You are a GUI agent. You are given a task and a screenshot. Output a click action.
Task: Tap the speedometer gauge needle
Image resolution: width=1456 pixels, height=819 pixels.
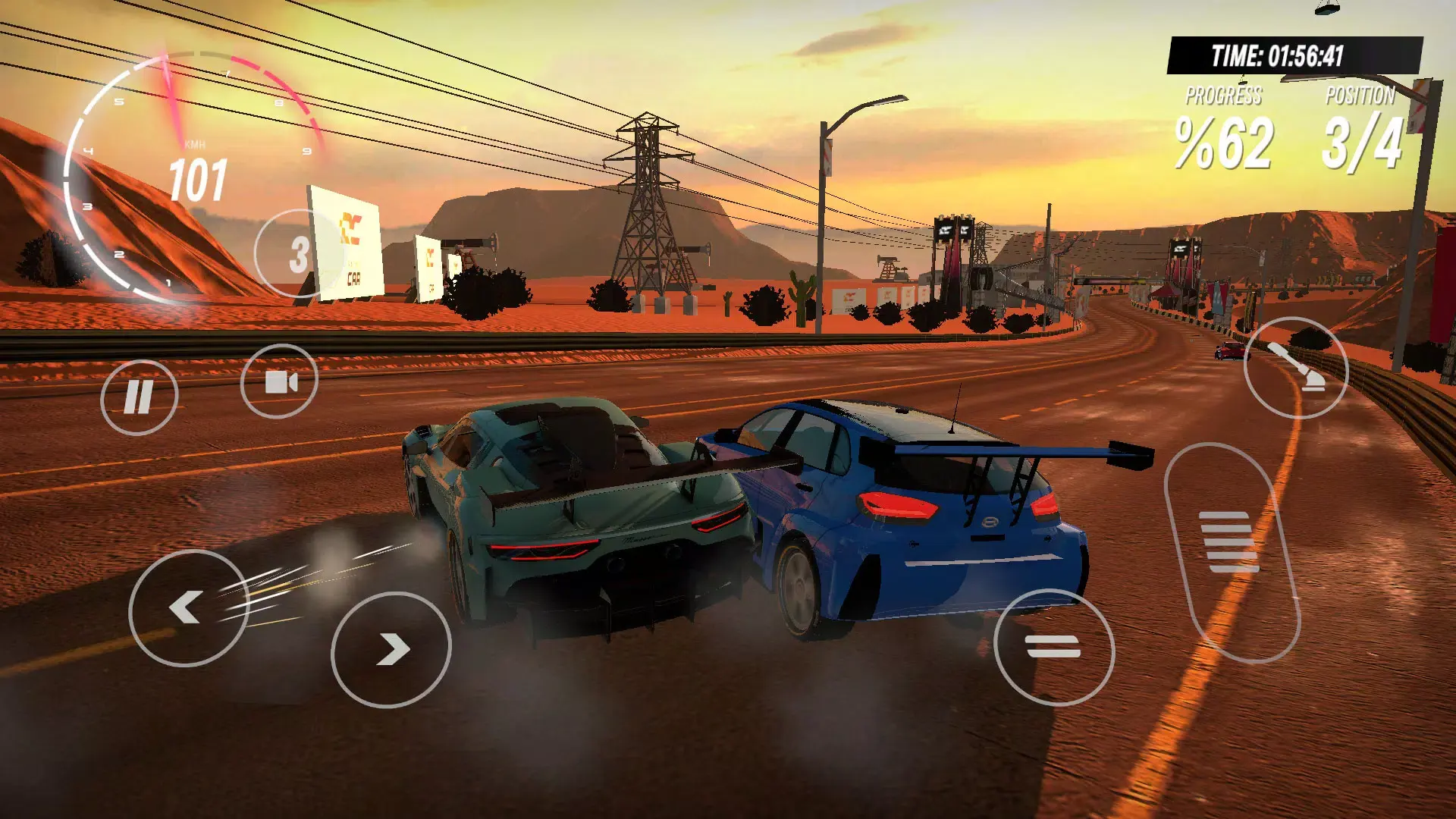[173, 99]
